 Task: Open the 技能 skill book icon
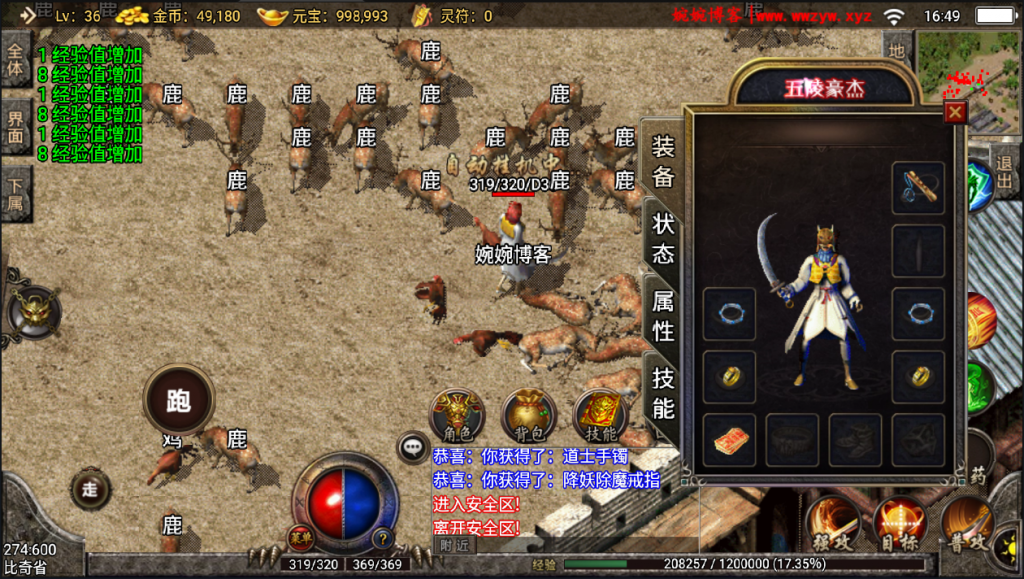[601, 415]
